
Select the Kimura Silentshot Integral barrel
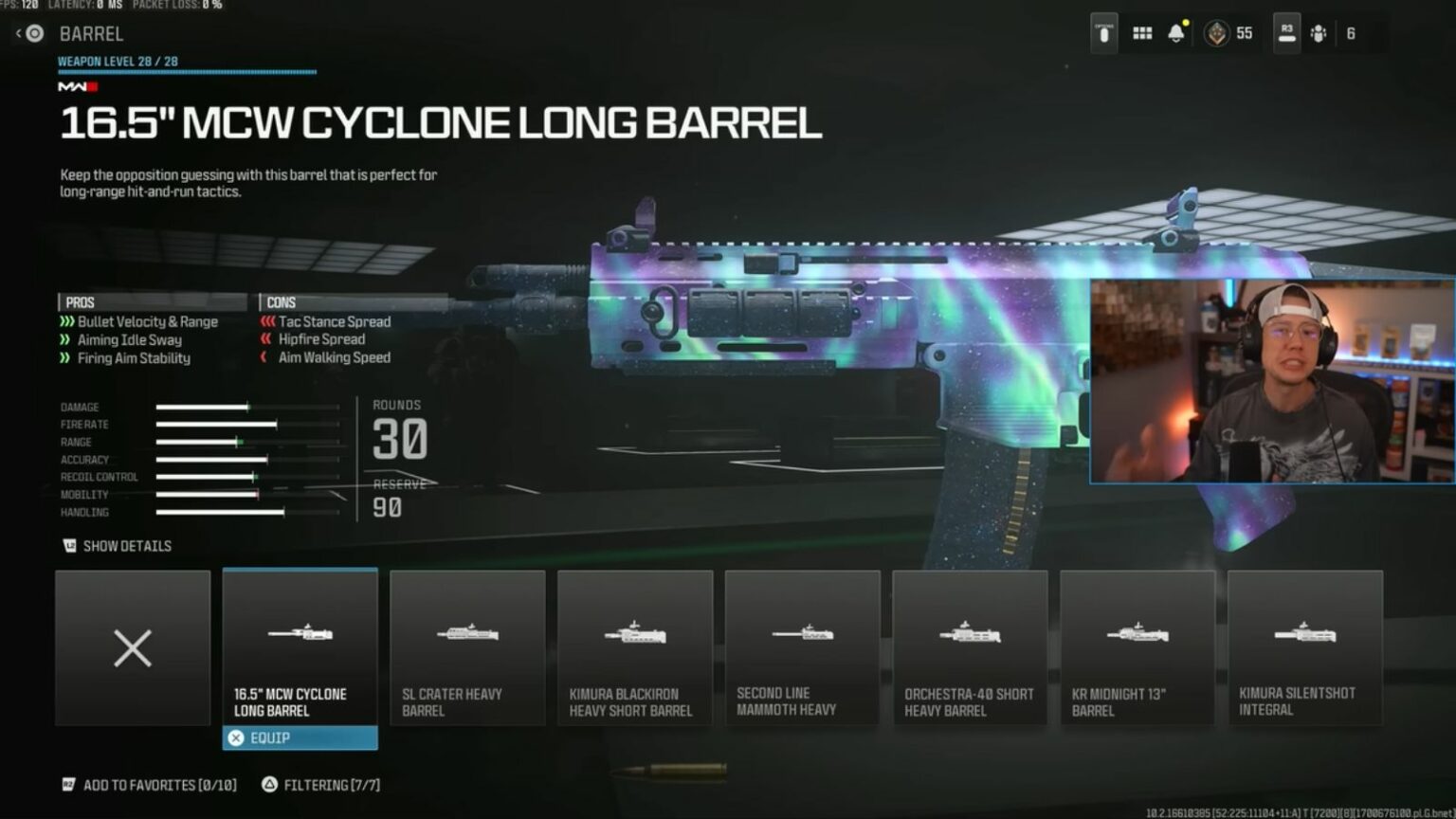coord(1305,648)
